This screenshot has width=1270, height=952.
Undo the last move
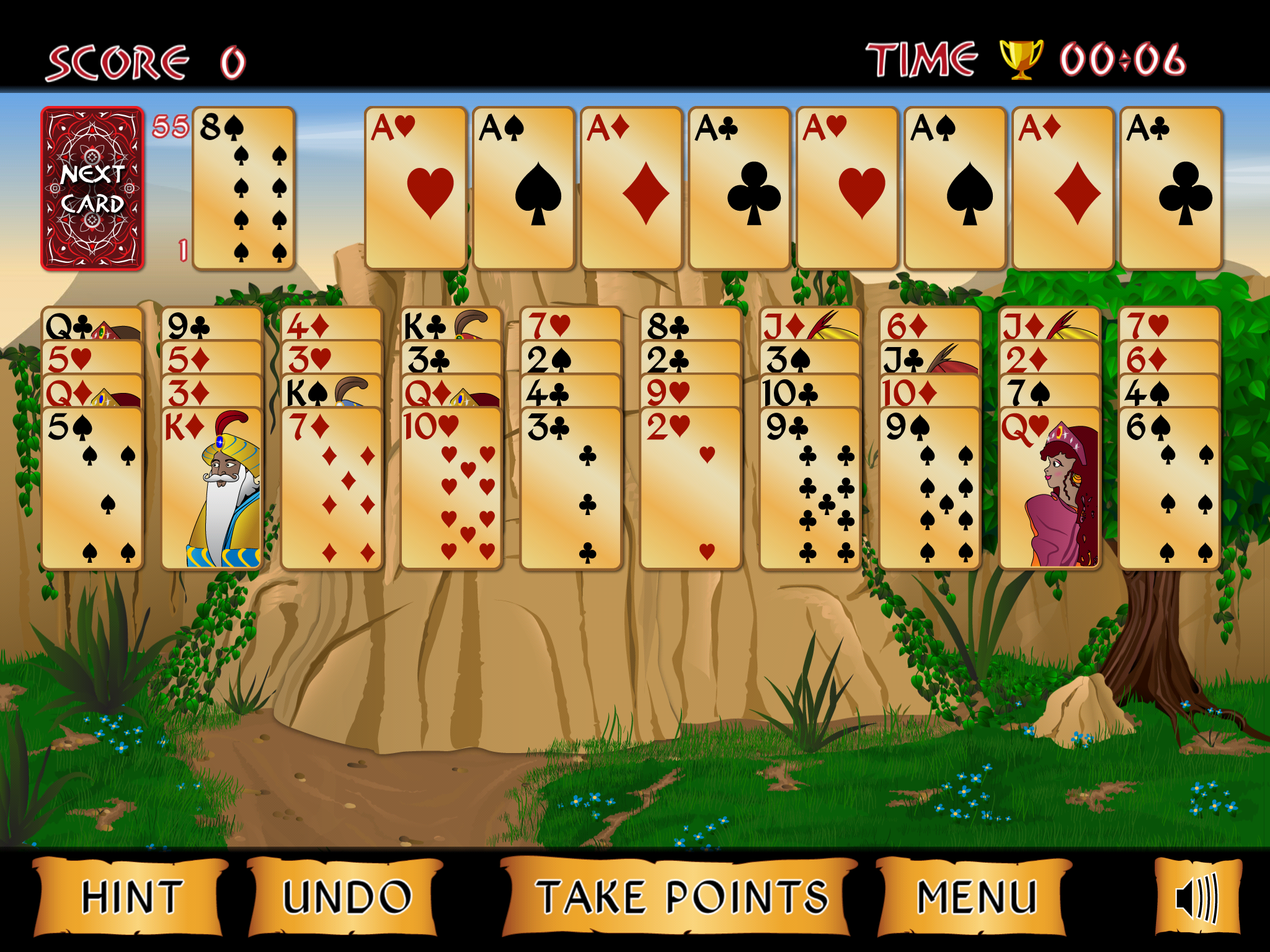point(346,897)
